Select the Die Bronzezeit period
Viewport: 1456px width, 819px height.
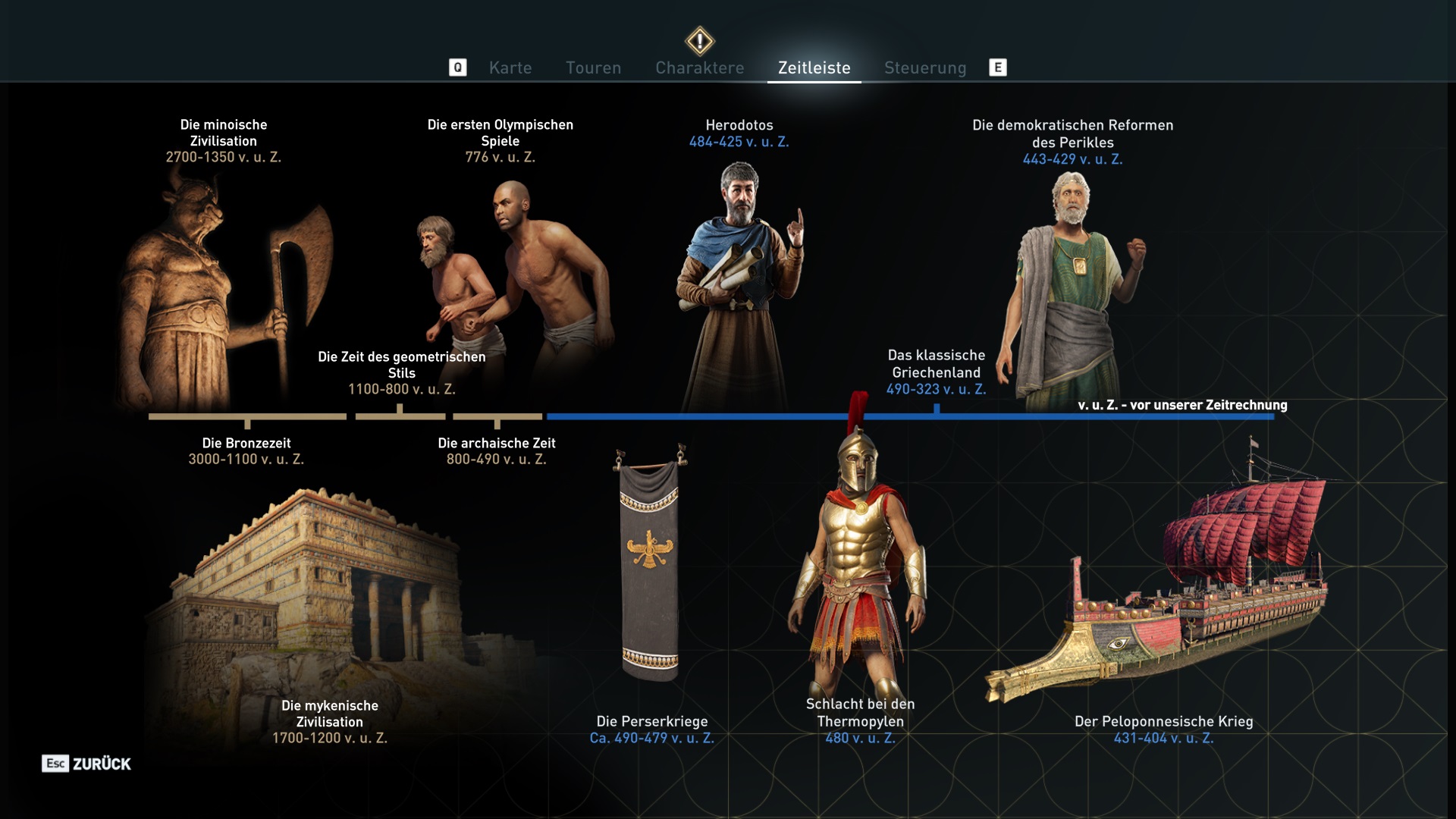246,450
